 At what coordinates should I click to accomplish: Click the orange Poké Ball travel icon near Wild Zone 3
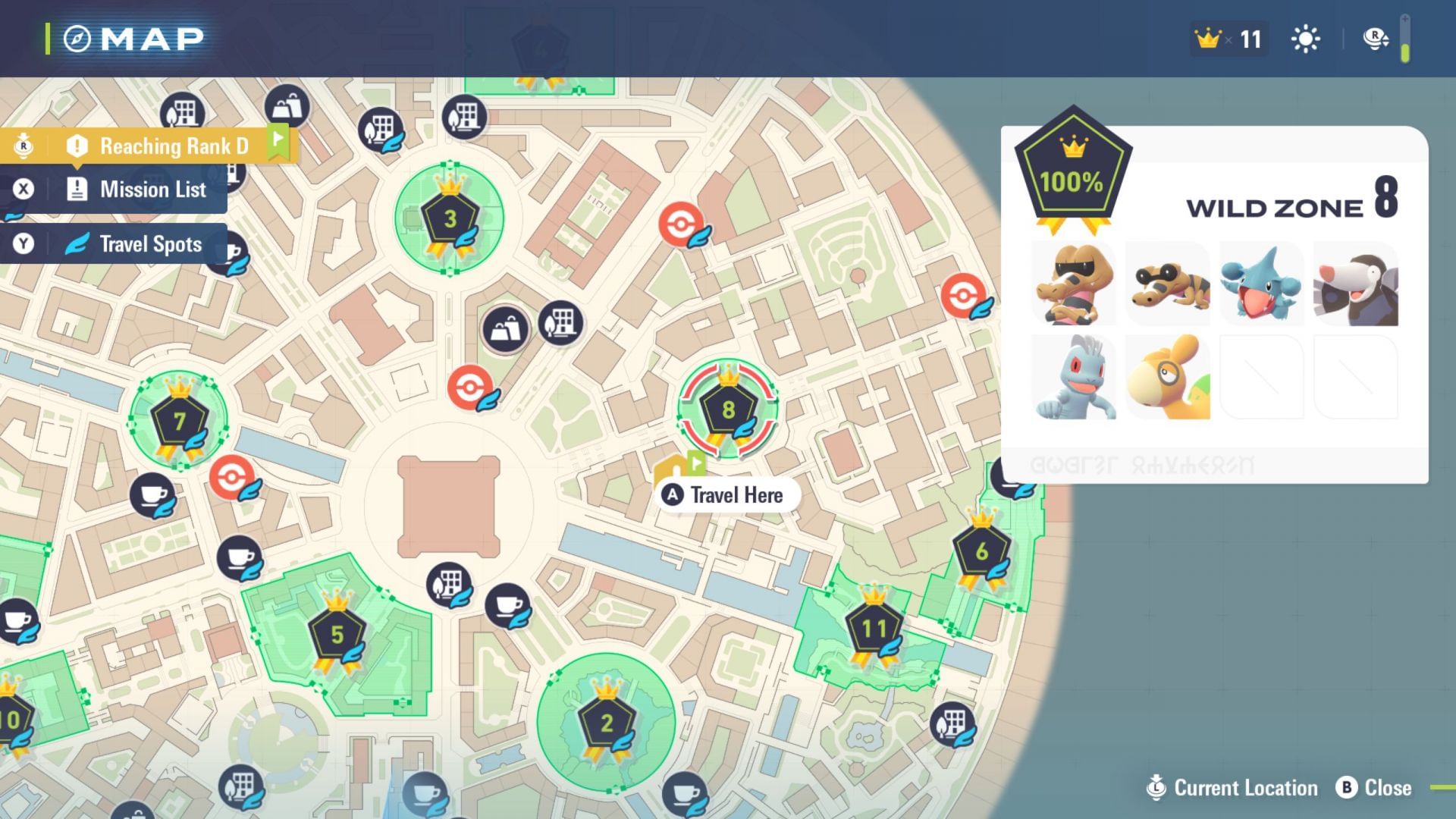tap(681, 224)
